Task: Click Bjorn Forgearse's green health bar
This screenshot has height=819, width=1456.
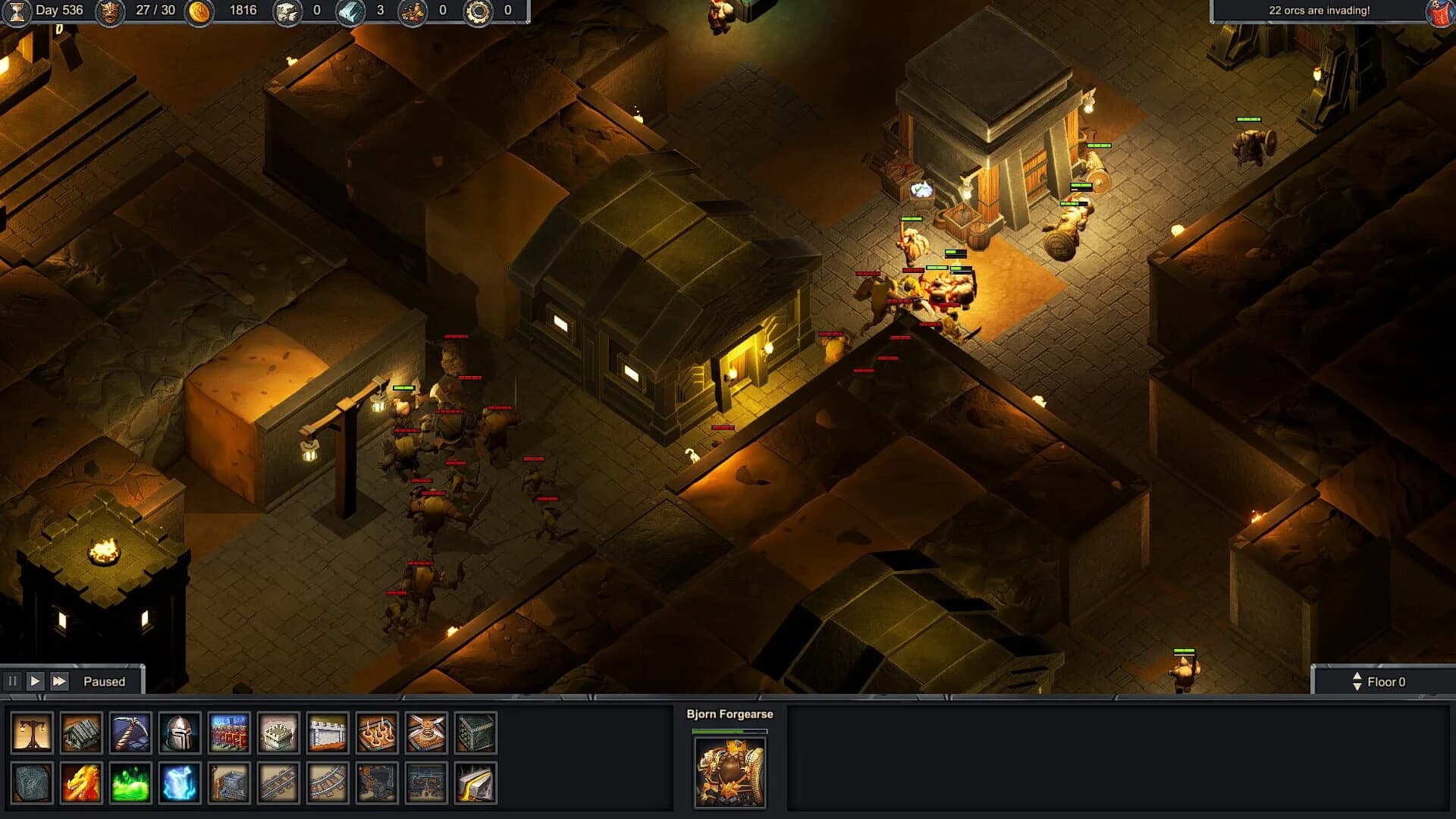Action: pos(730,730)
